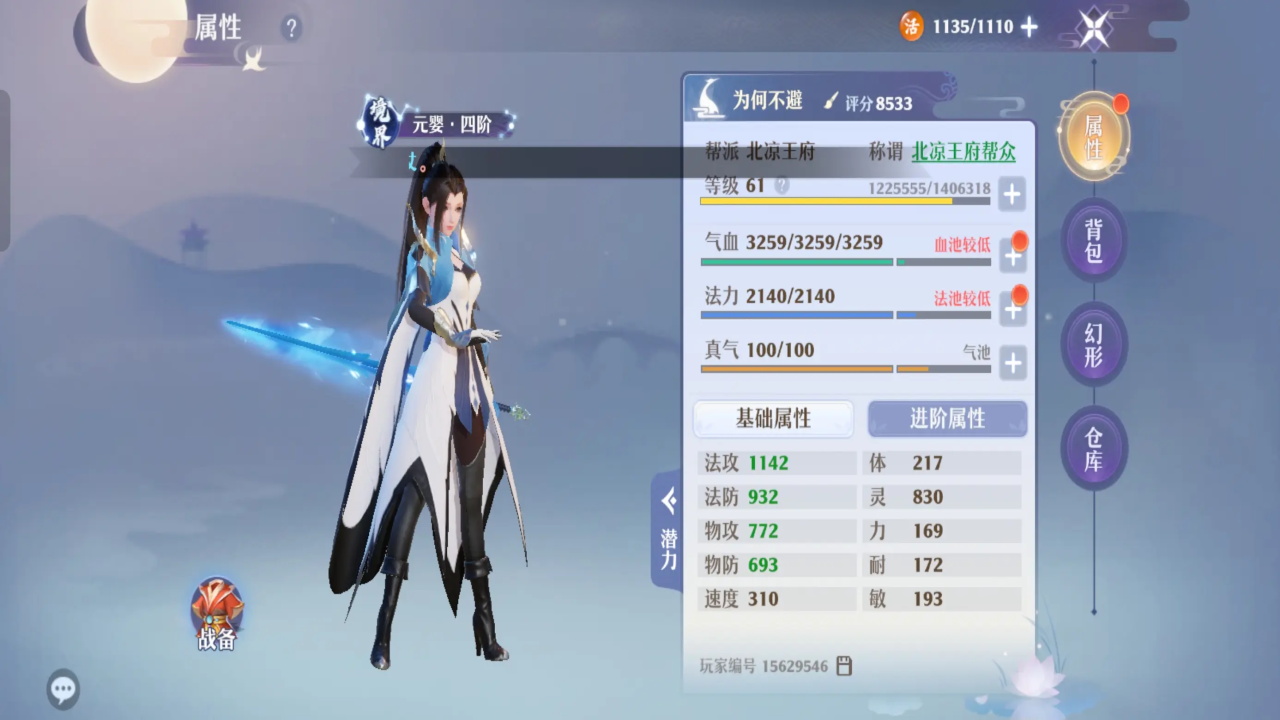Select the 属性 side tab
The width and height of the screenshot is (1280, 720).
click(x=1093, y=138)
